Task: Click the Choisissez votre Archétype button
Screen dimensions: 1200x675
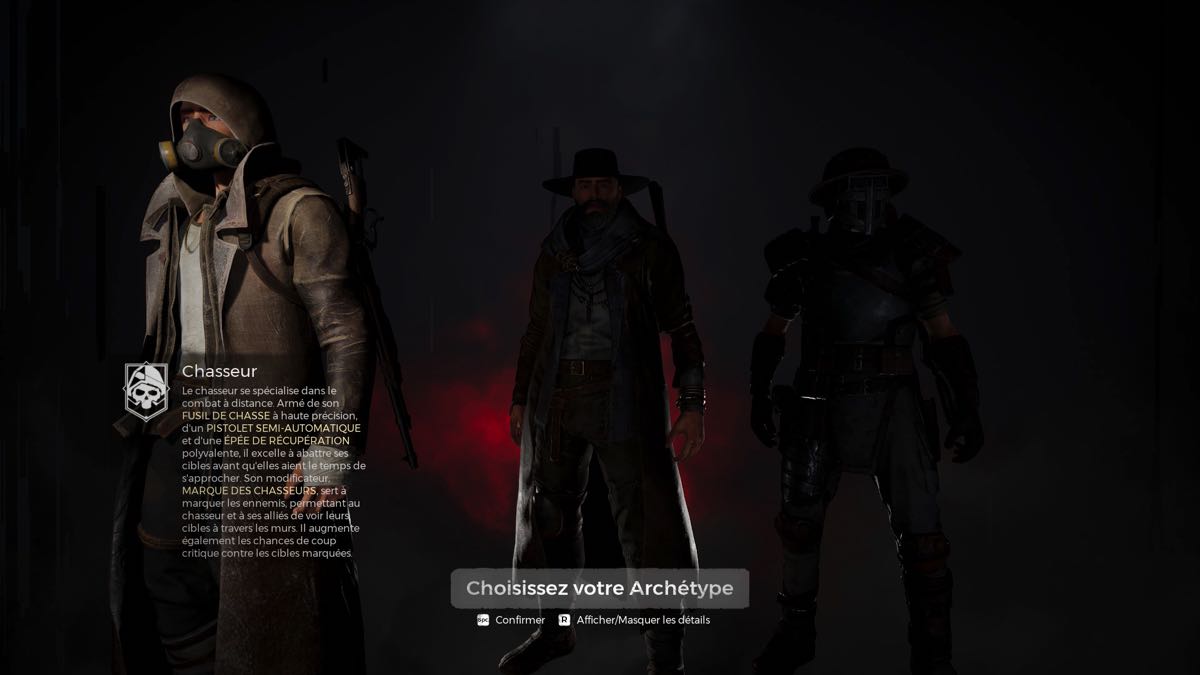Action: click(599, 588)
